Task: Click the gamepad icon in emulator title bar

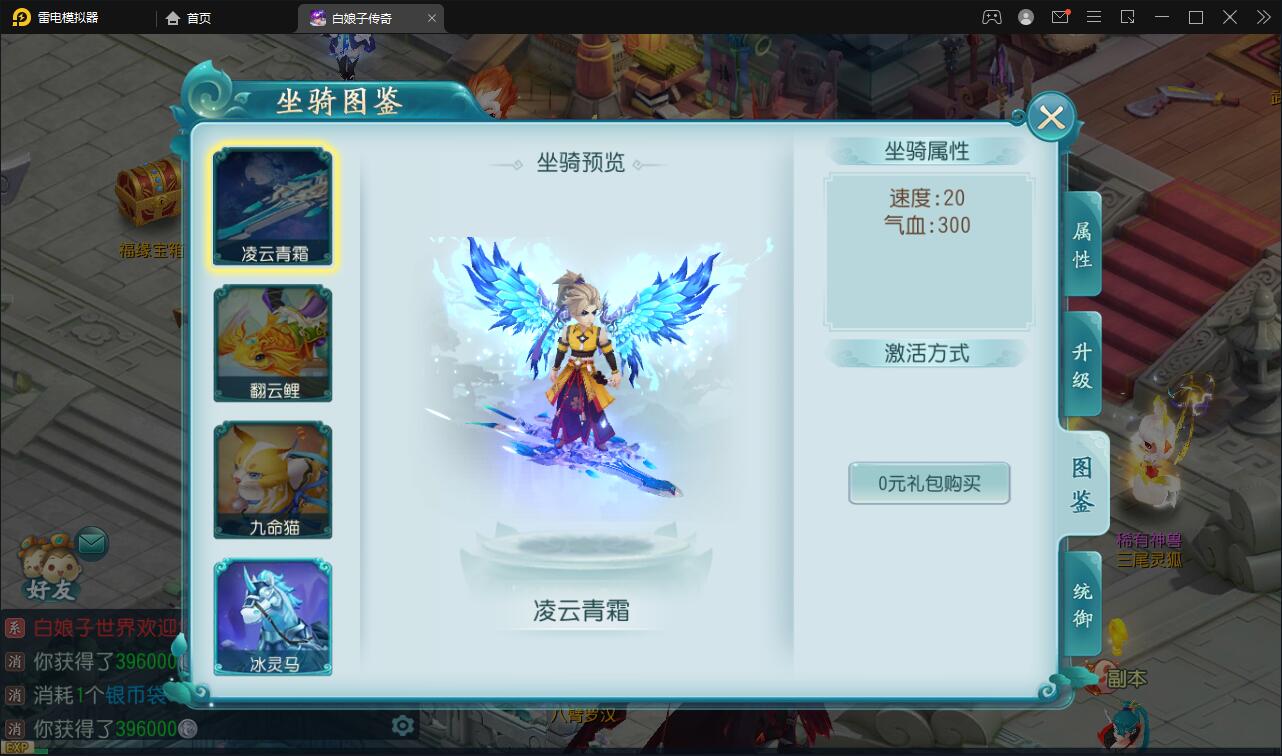Action: [x=992, y=17]
